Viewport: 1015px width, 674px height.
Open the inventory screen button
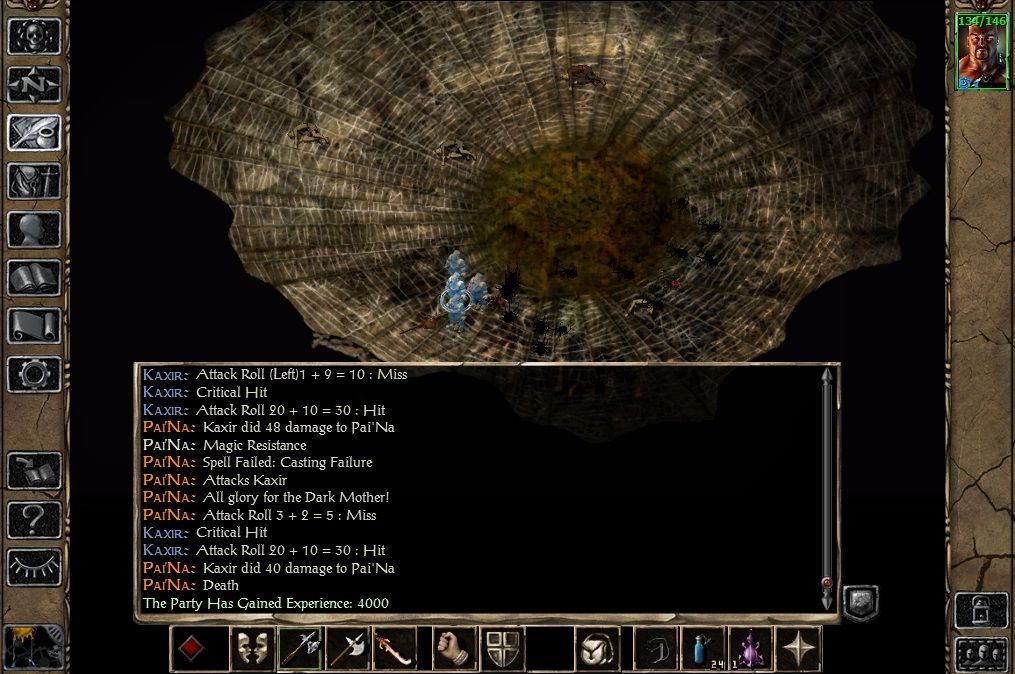pyautogui.click(x=34, y=181)
